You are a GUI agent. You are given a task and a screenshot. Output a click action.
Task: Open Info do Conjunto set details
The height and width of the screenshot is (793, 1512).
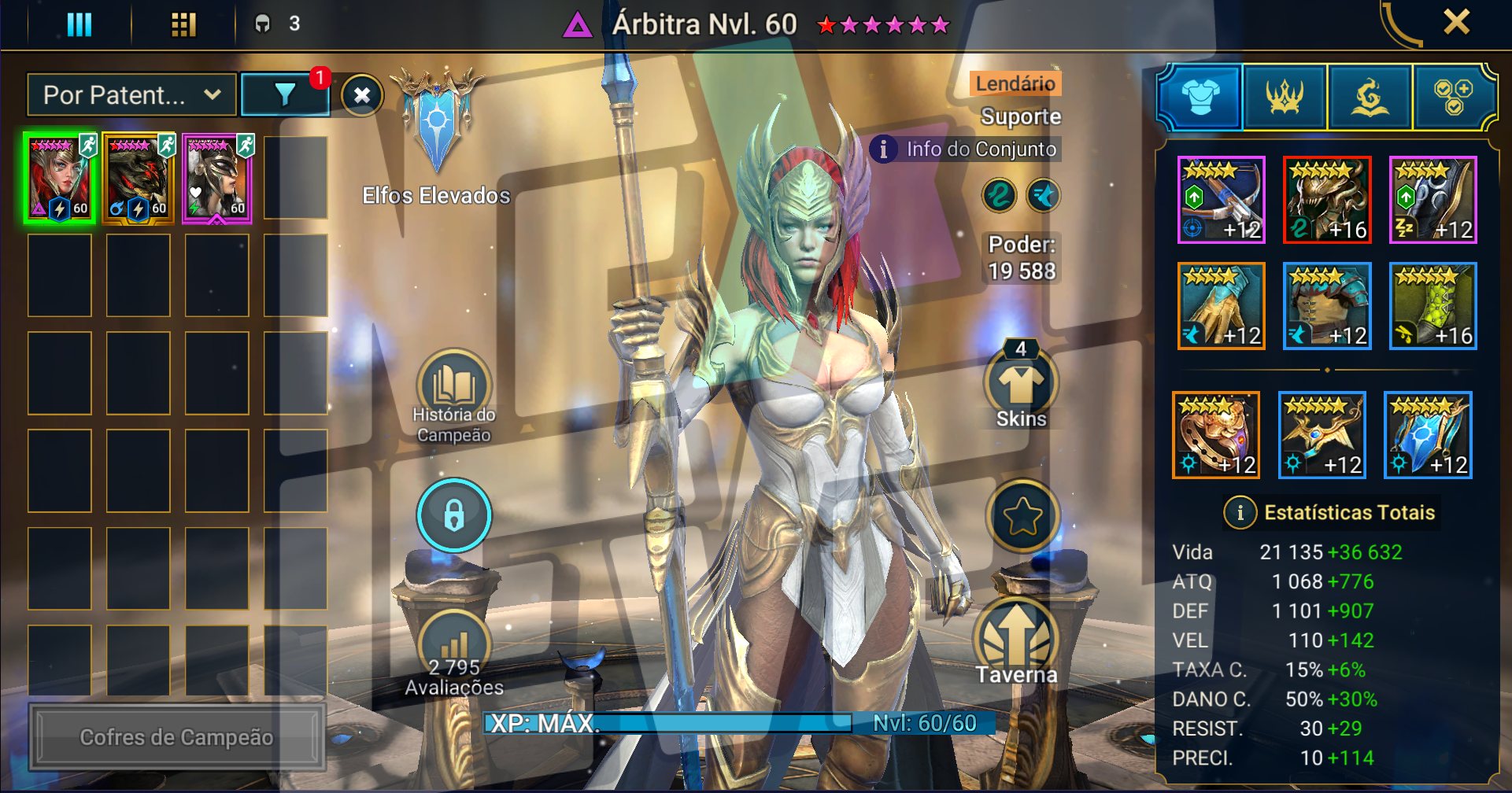[967, 149]
